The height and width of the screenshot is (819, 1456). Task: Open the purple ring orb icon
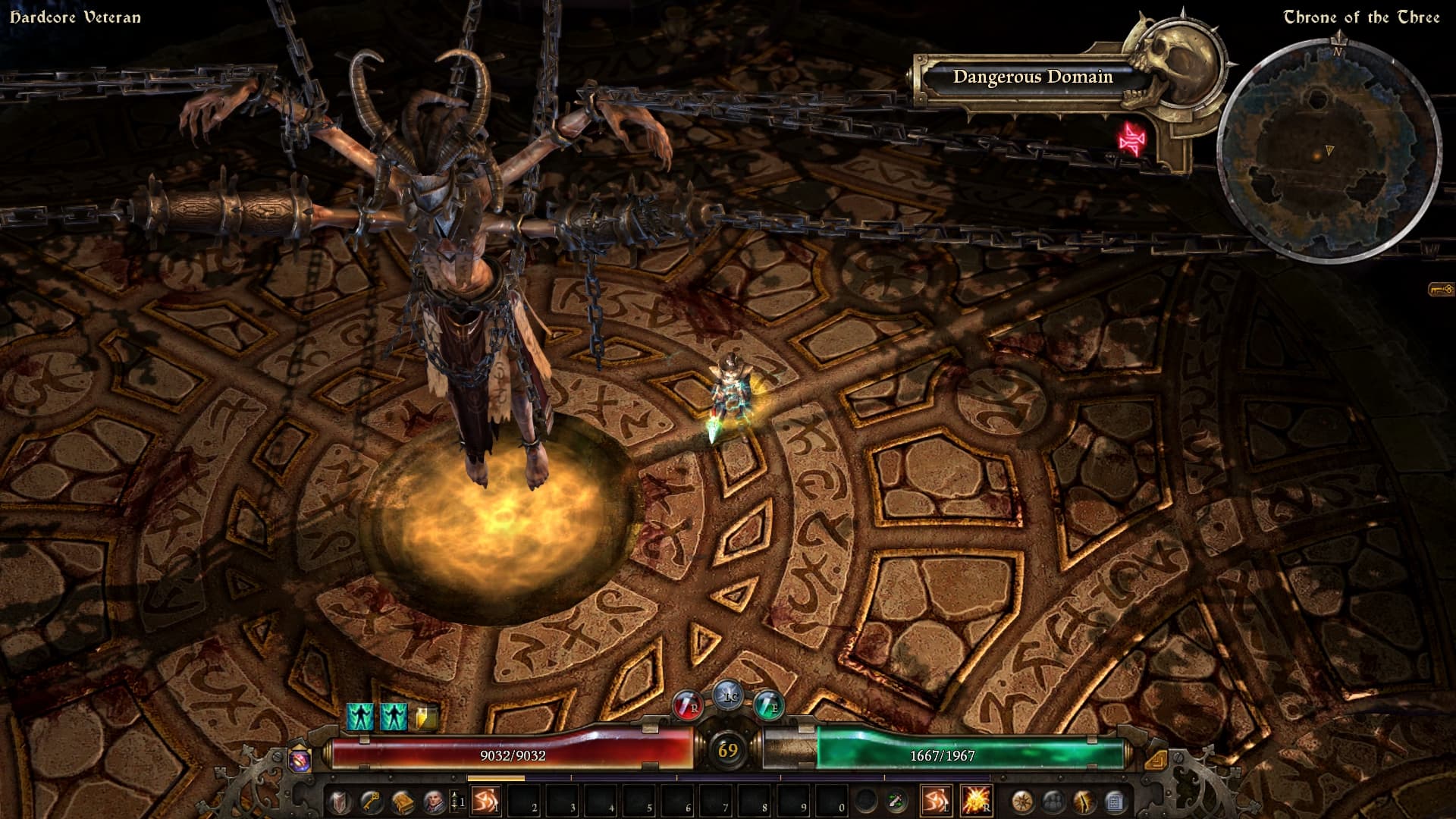click(x=300, y=760)
